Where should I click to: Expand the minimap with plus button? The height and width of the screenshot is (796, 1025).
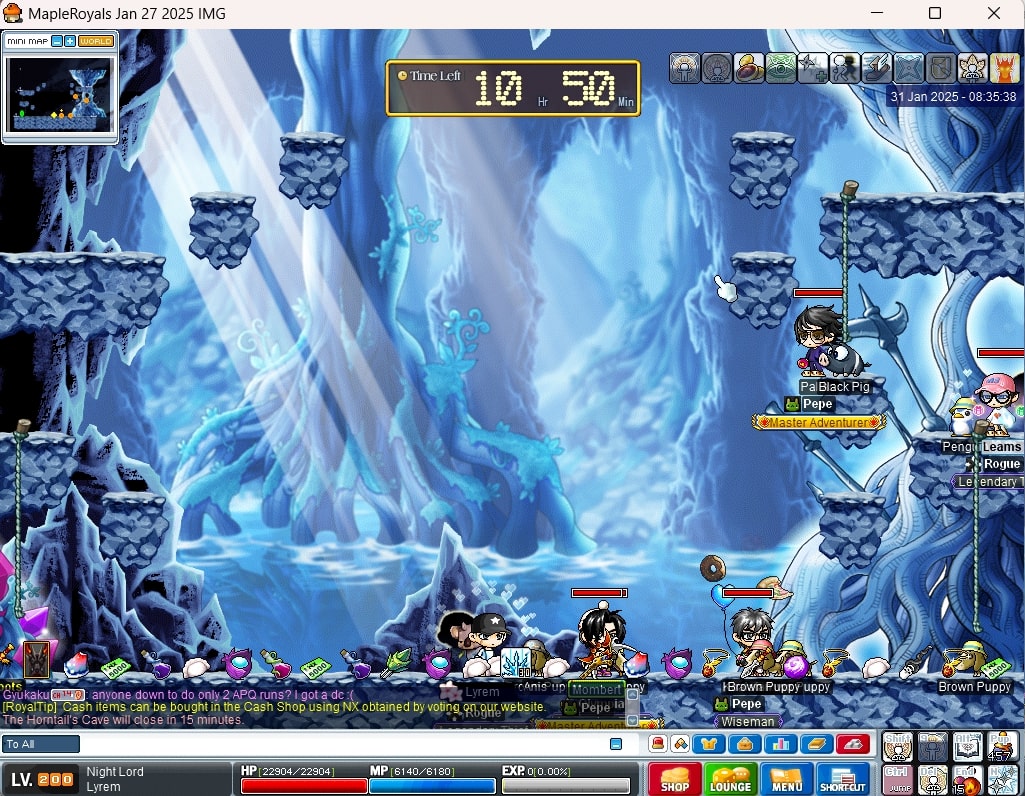70,41
